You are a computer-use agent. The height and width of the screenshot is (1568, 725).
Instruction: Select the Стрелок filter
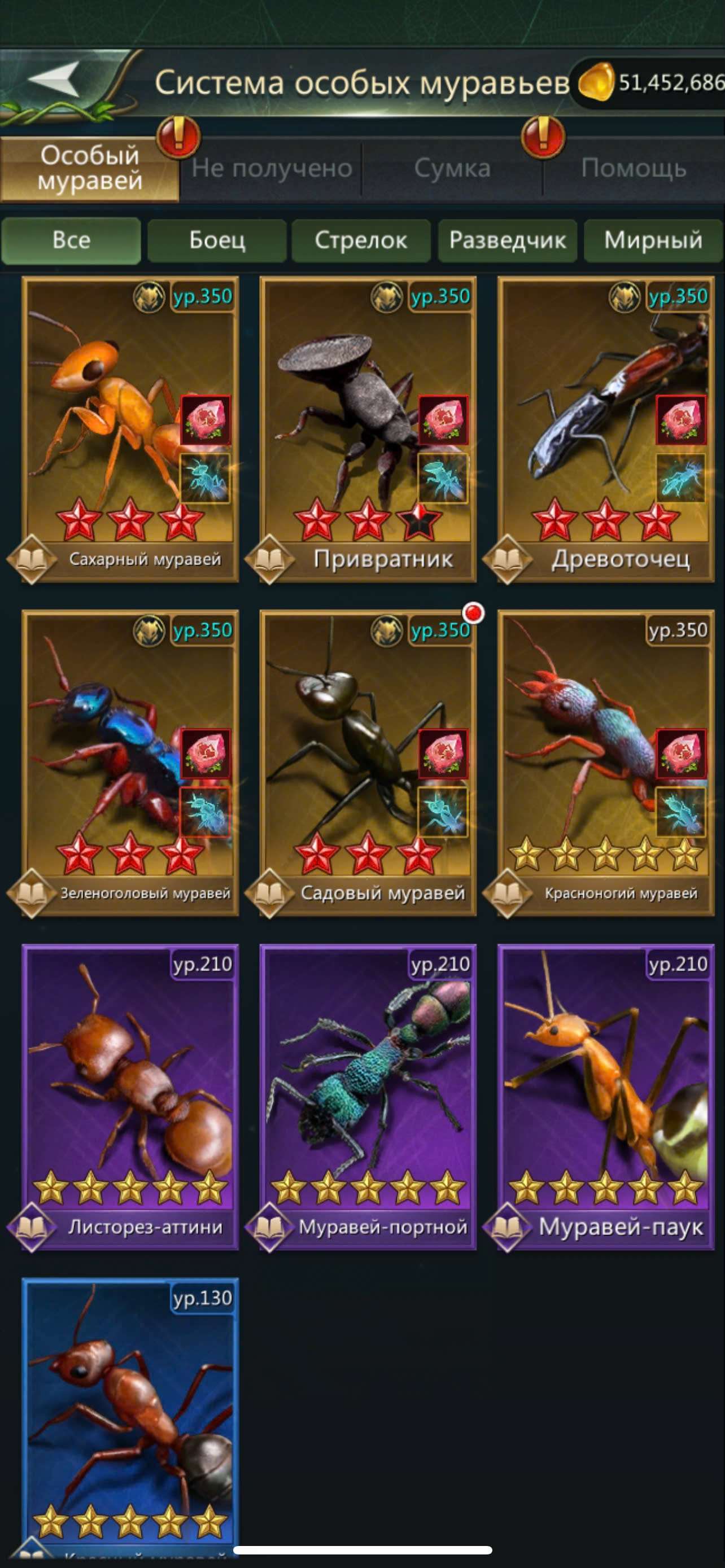pos(360,240)
